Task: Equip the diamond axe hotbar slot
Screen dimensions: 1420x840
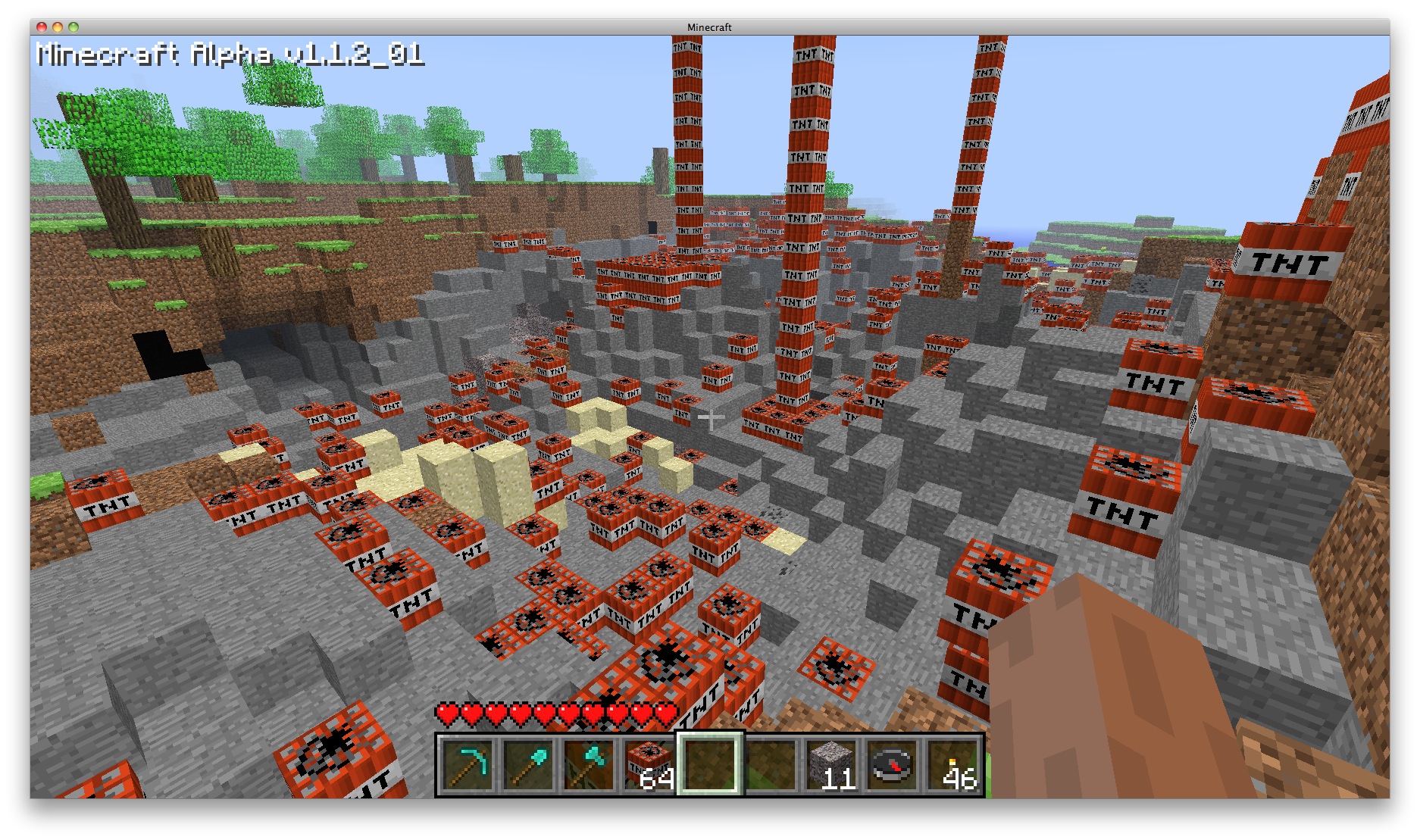Action: pos(589,765)
